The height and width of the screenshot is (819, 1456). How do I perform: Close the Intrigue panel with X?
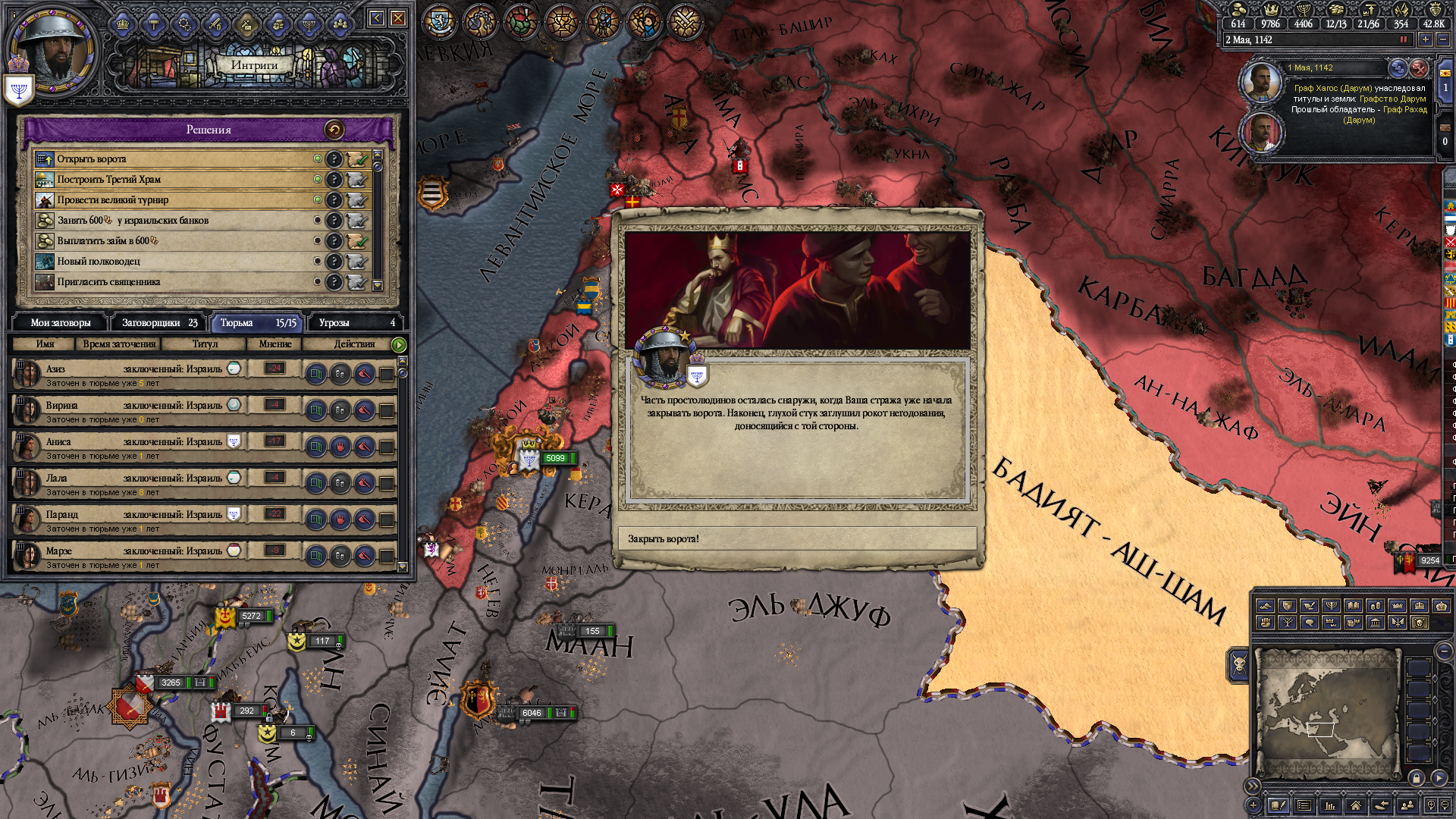[398, 18]
